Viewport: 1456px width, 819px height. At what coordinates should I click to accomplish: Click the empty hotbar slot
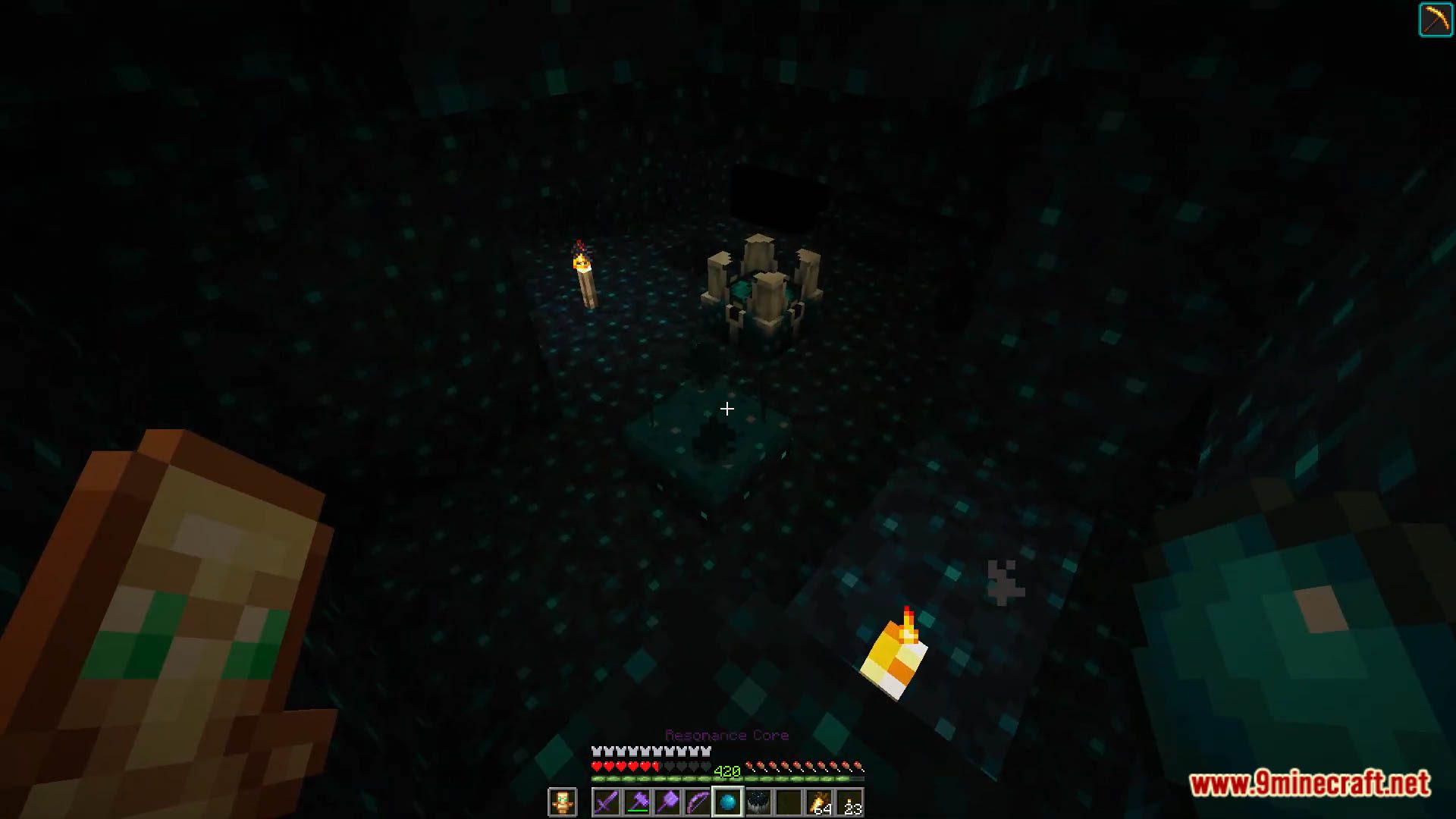(x=787, y=800)
